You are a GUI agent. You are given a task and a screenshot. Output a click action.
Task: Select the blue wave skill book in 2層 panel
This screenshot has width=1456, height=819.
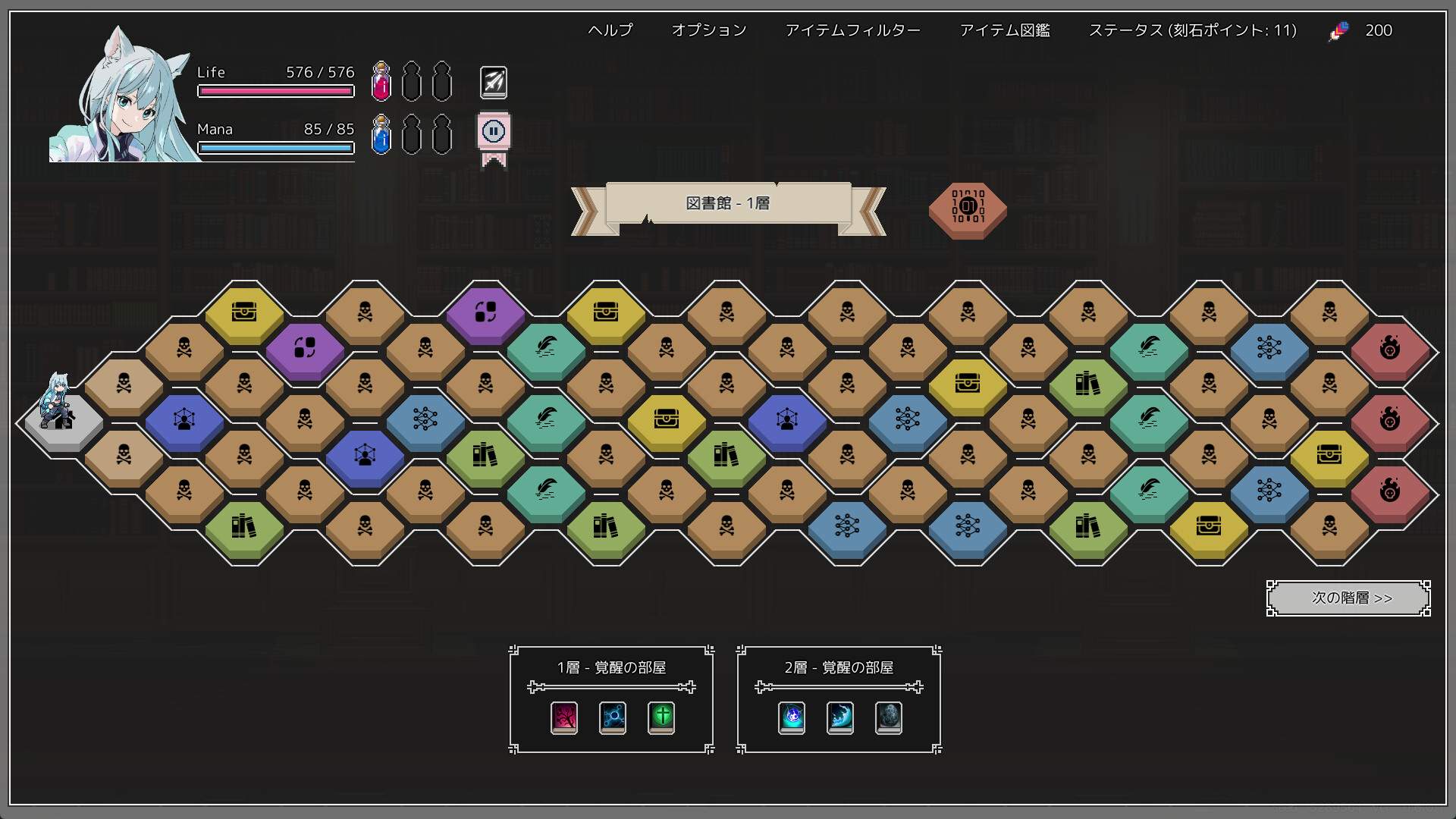click(839, 718)
